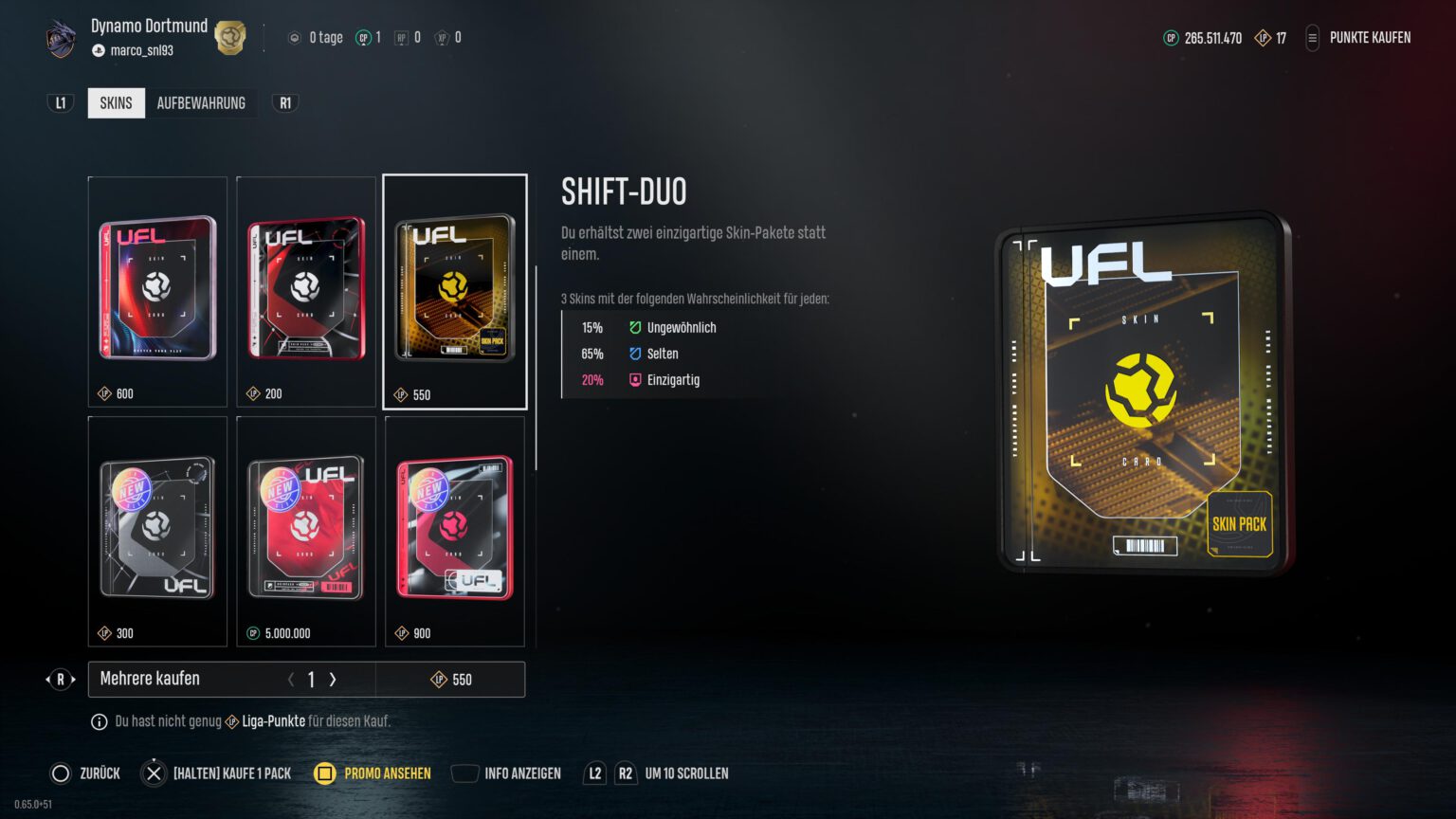The width and height of the screenshot is (1456, 819).
Task: Expand the R rotate control near Mehrere kaufen
Action: pyautogui.click(x=60, y=680)
